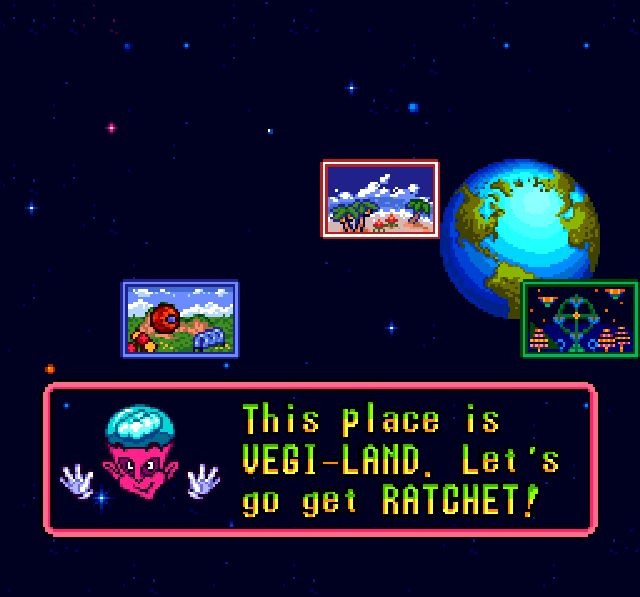Select the beach palm trees level thumbnail
The height and width of the screenshot is (597, 640).
(x=380, y=199)
